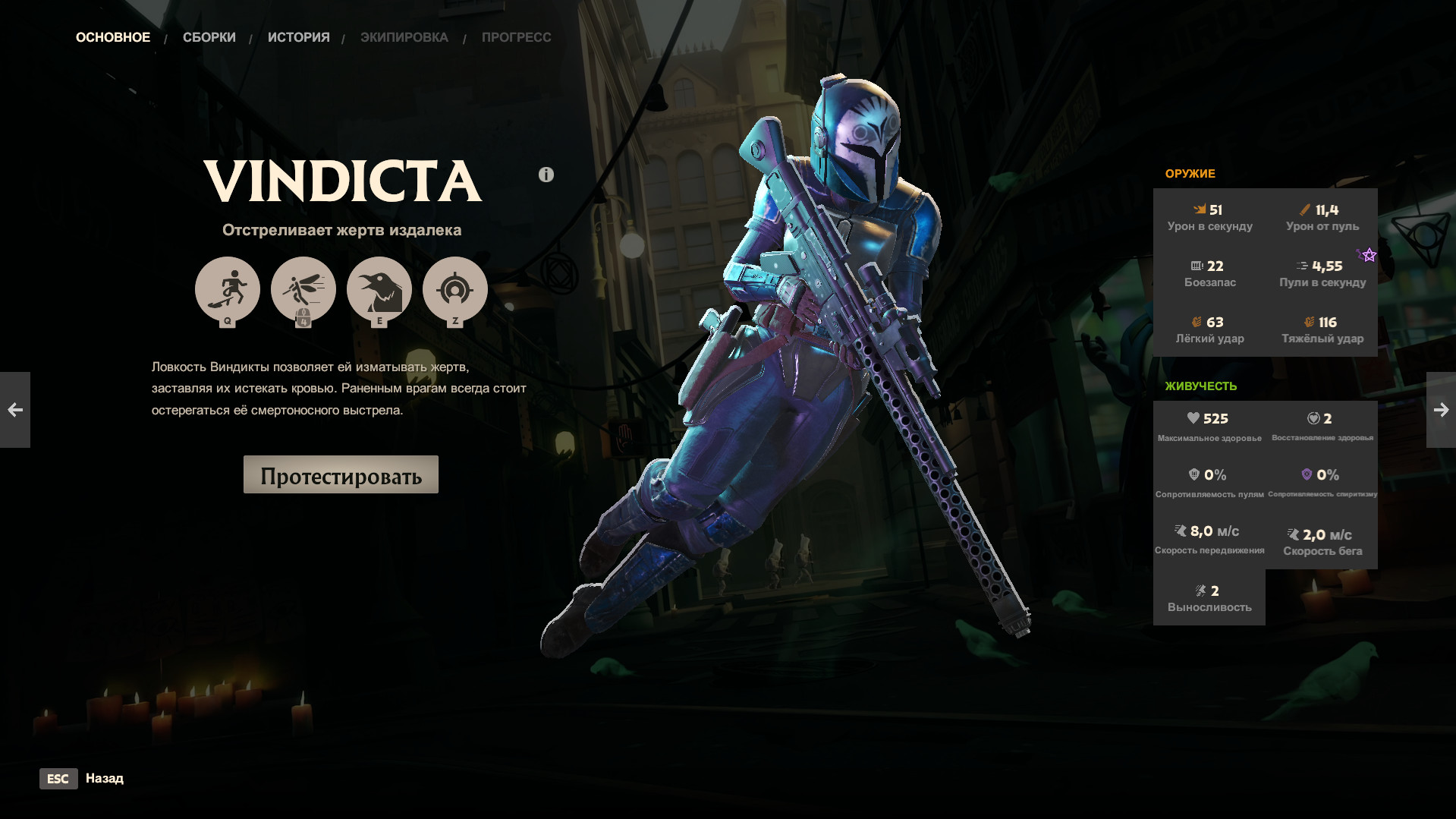Click Назад next to the ESC key hint
The width and height of the screenshot is (1456, 819).
[105, 778]
